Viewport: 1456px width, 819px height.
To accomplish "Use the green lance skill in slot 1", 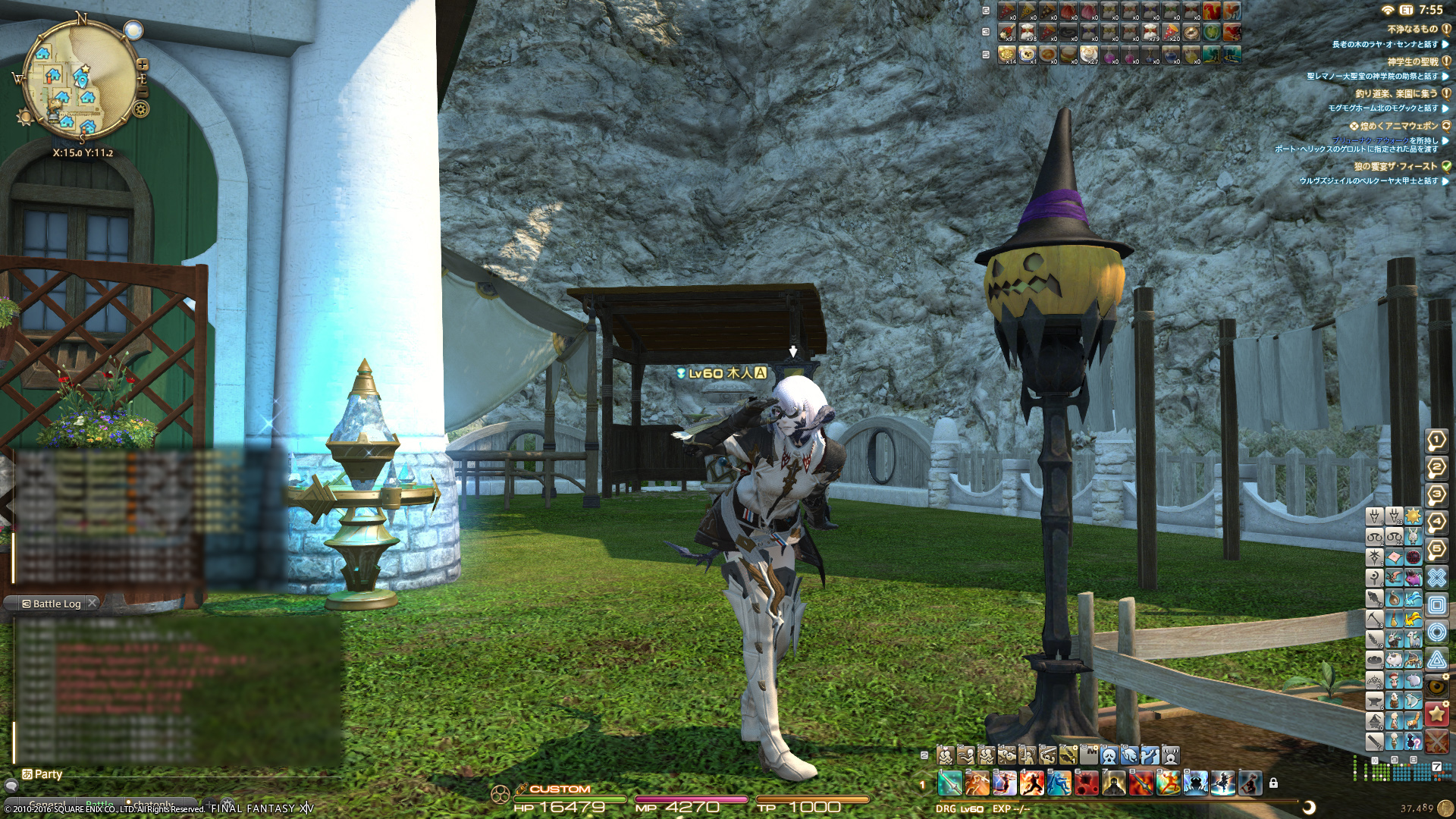I will tap(949, 783).
